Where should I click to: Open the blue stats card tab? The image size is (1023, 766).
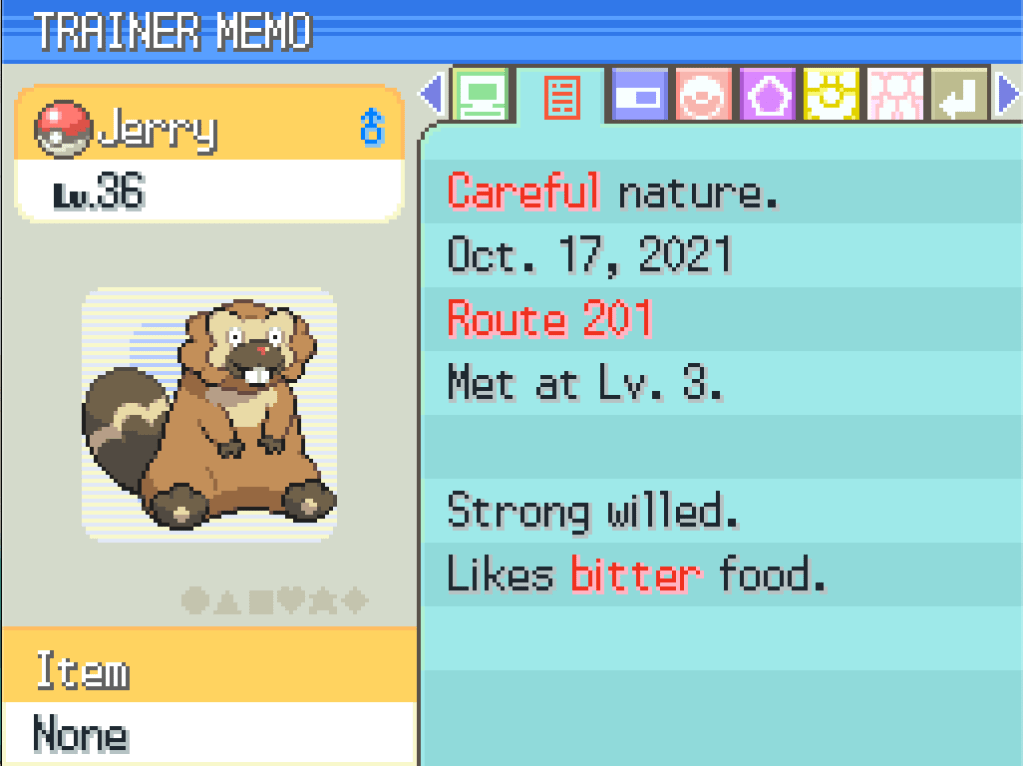[x=638, y=96]
